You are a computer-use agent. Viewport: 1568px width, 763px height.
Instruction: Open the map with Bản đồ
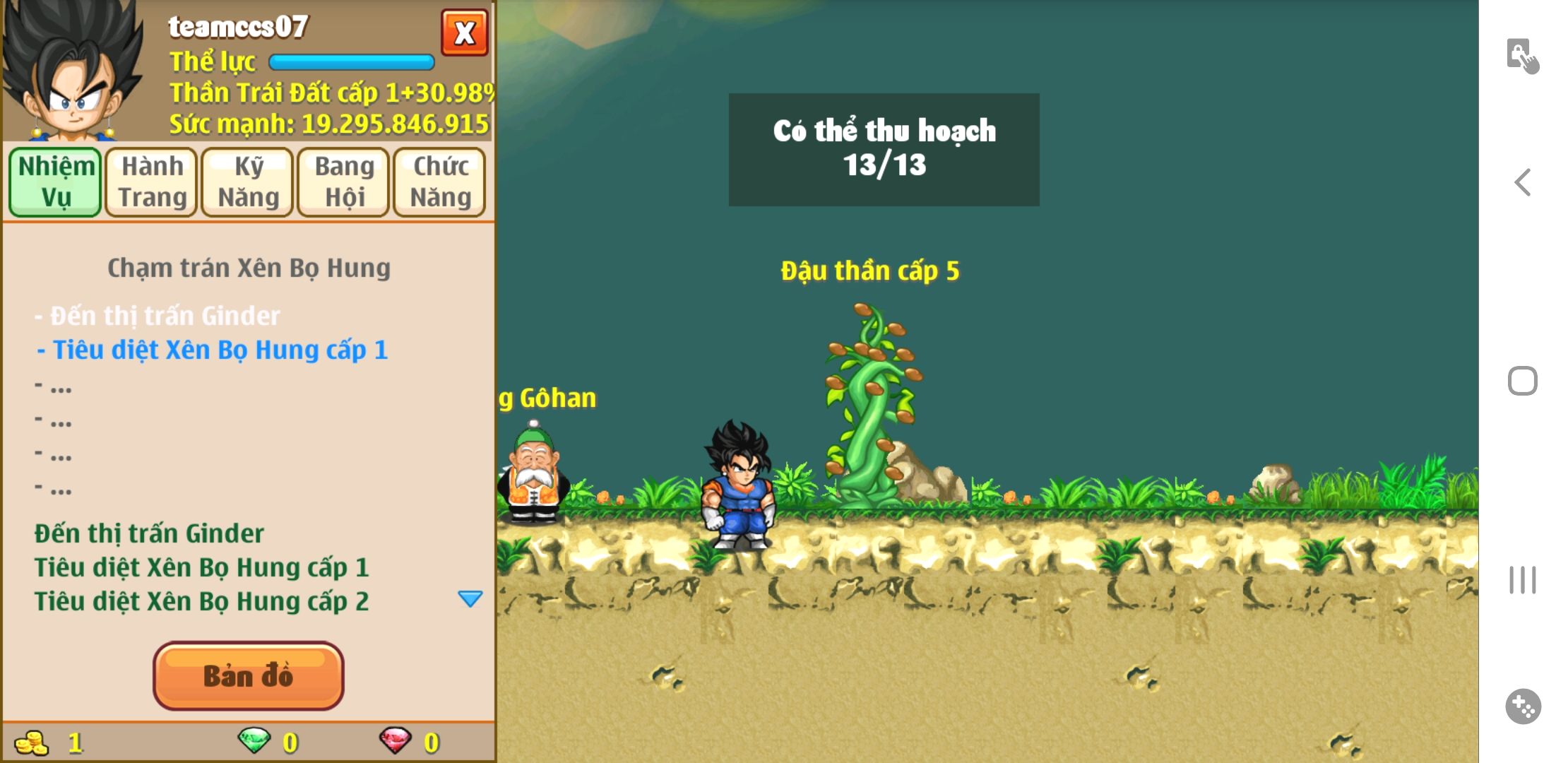[x=249, y=675]
